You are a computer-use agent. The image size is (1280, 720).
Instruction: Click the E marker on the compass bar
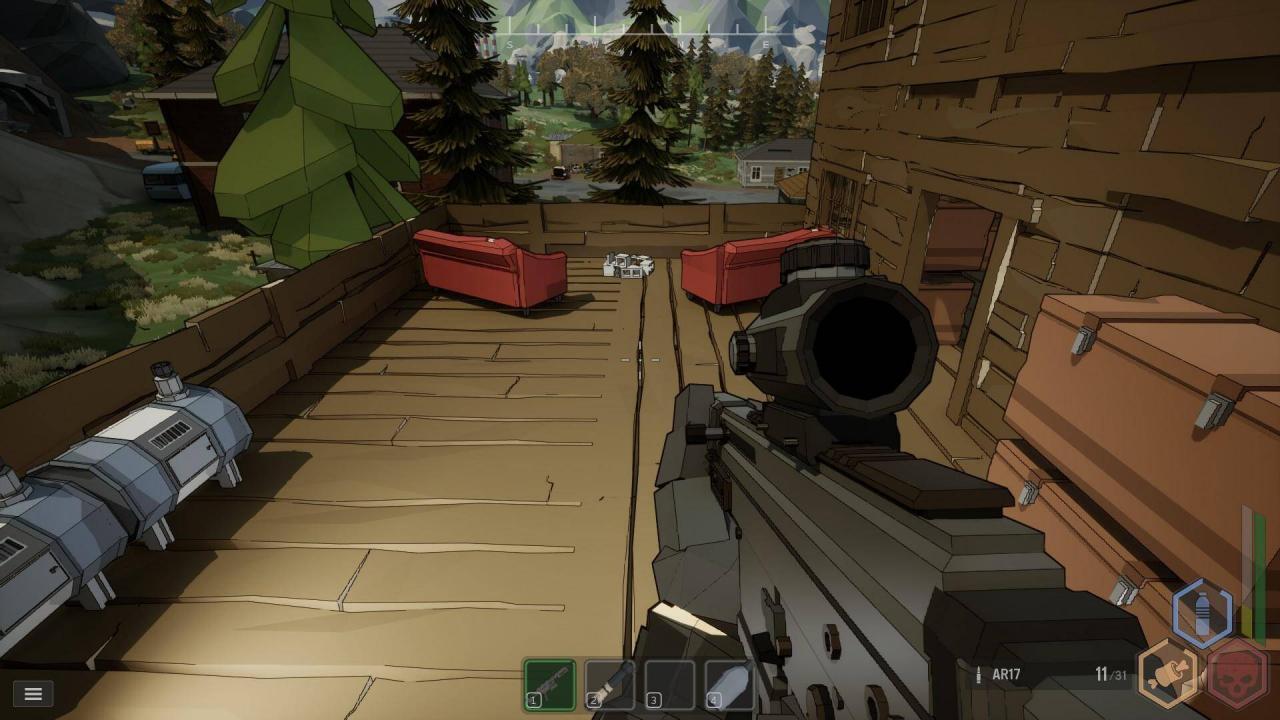pyautogui.click(x=764, y=43)
